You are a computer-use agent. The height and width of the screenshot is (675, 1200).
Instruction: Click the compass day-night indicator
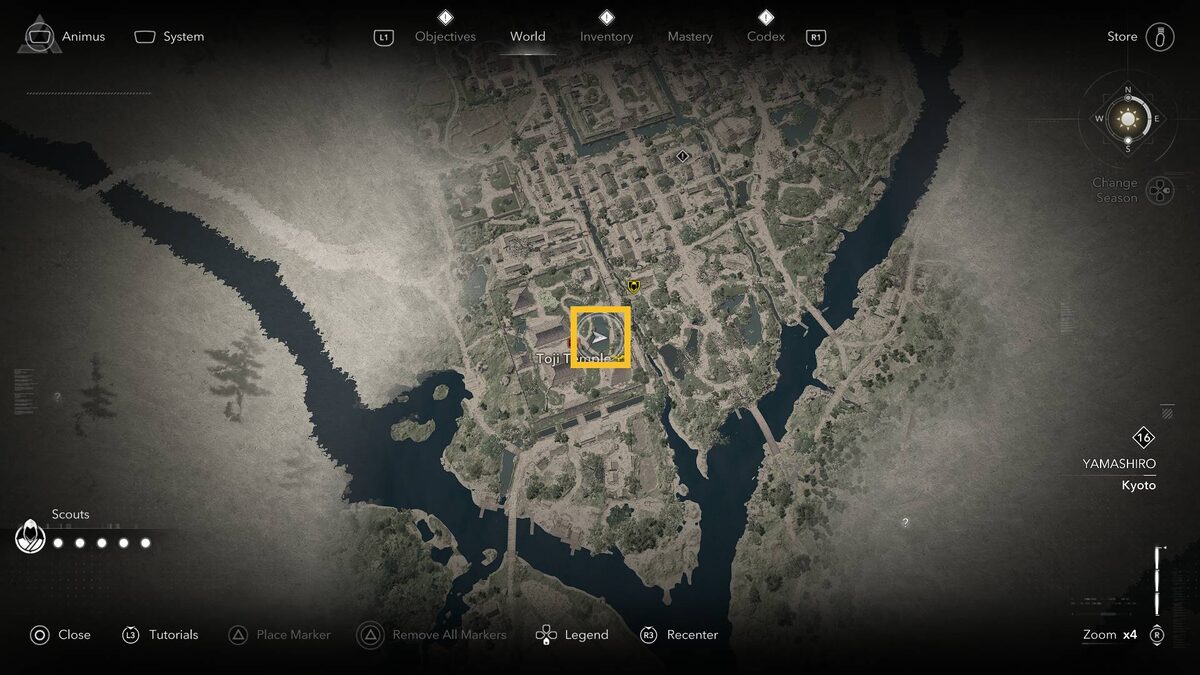tap(1128, 119)
